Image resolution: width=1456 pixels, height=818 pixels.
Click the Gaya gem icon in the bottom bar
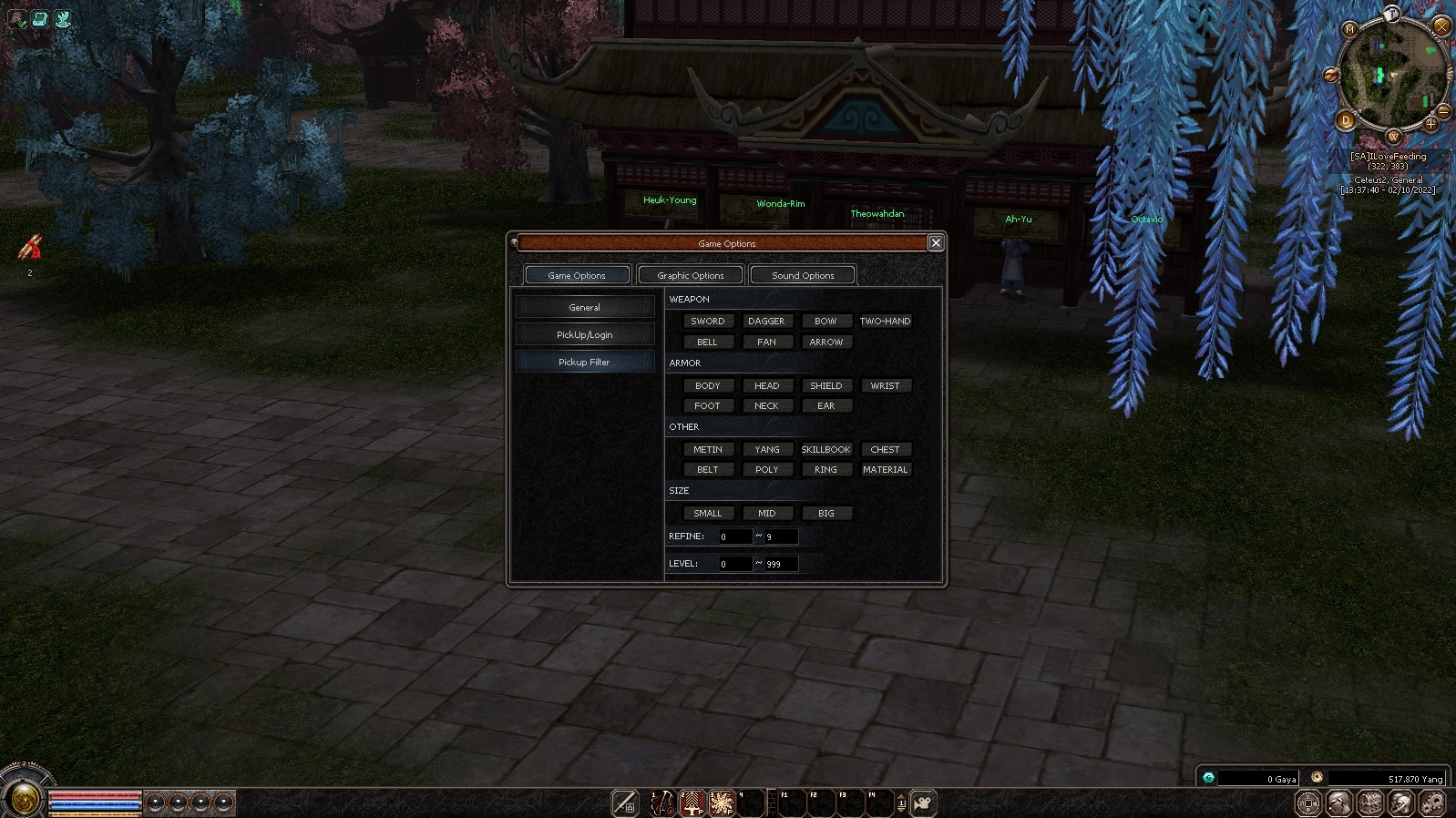pos(1208,778)
